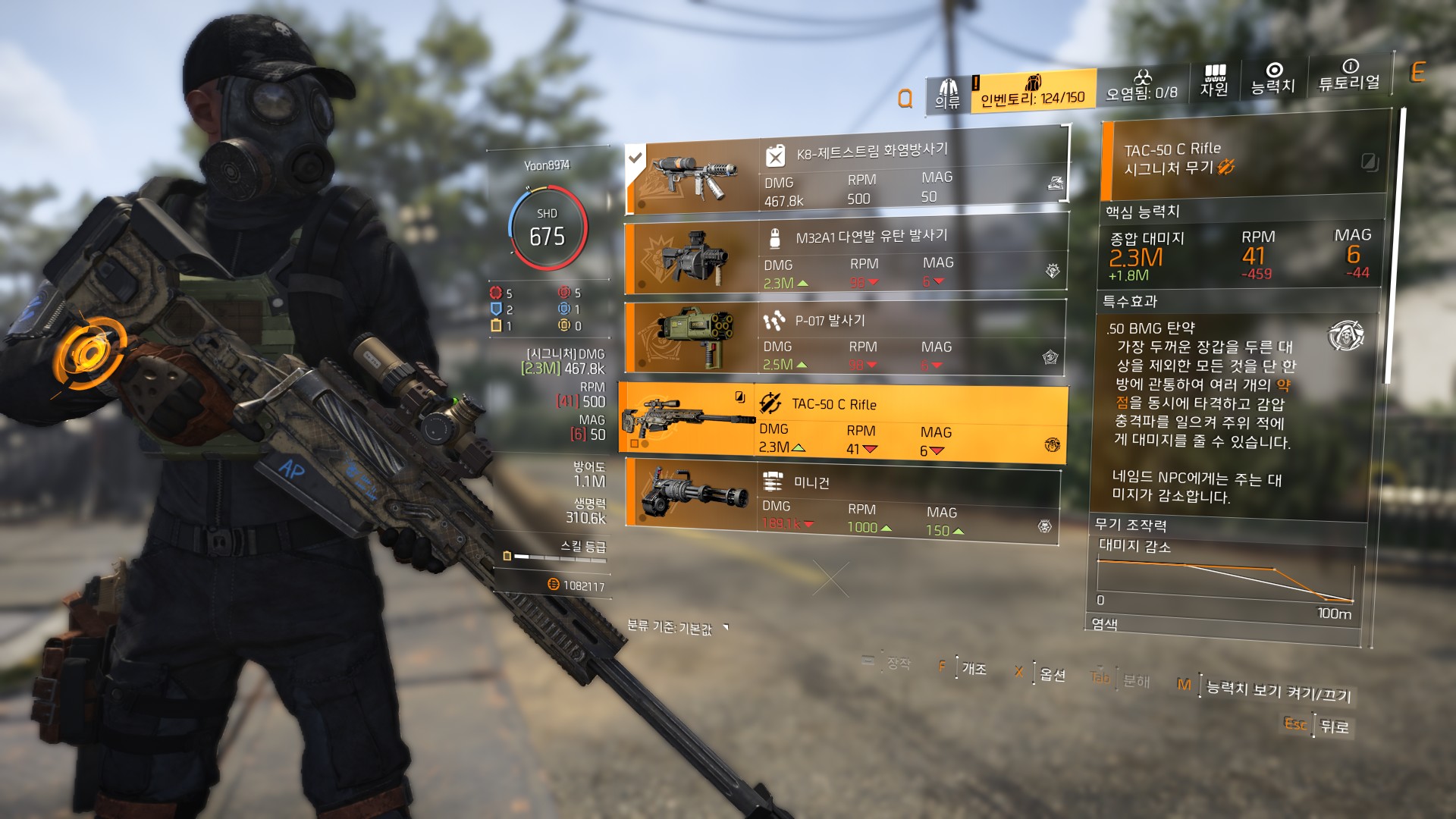
Task: Click the SHD 675 level ring
Action: [x=547, y=227]
